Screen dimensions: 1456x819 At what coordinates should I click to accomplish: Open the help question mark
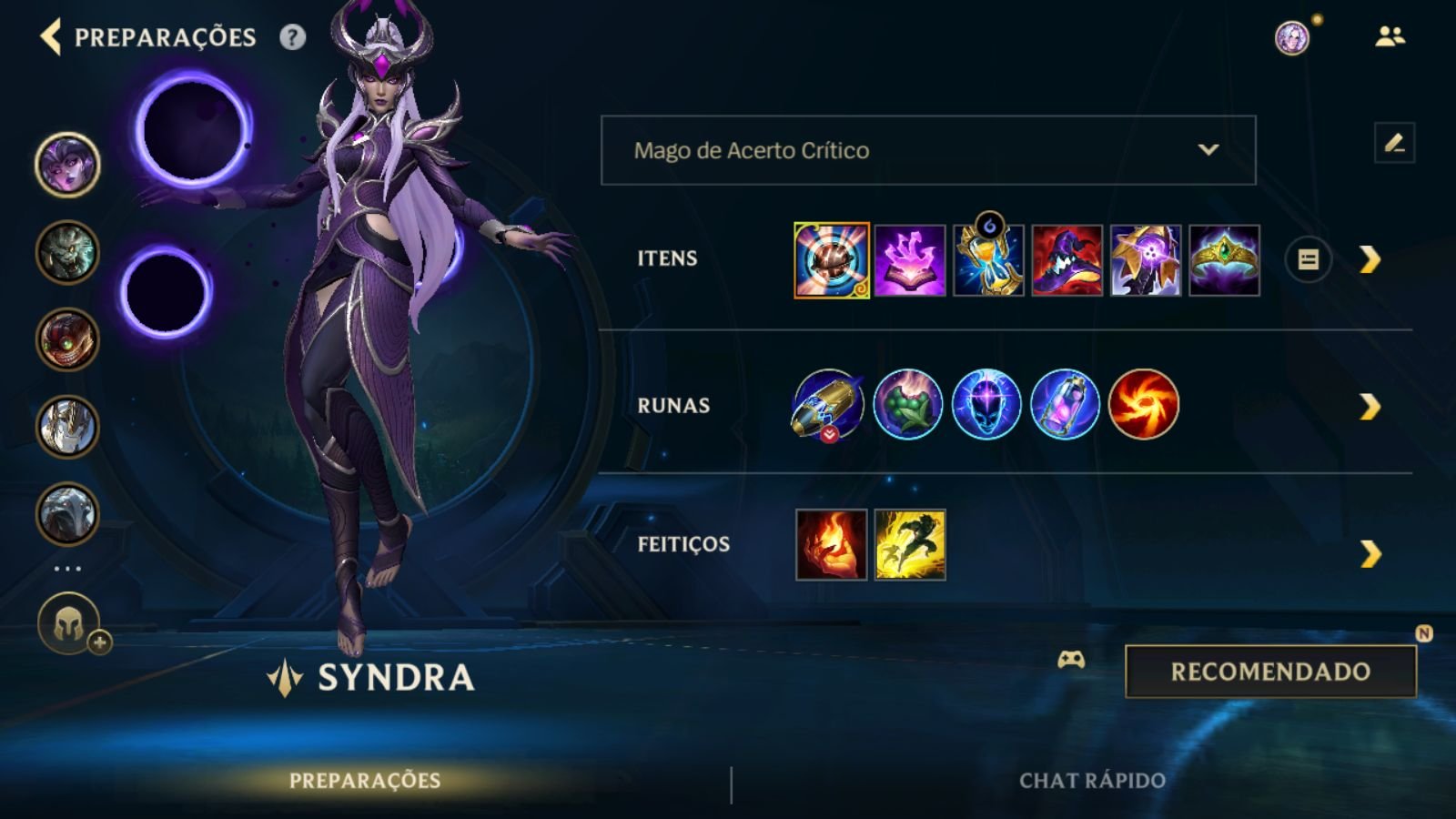(292, 37)
